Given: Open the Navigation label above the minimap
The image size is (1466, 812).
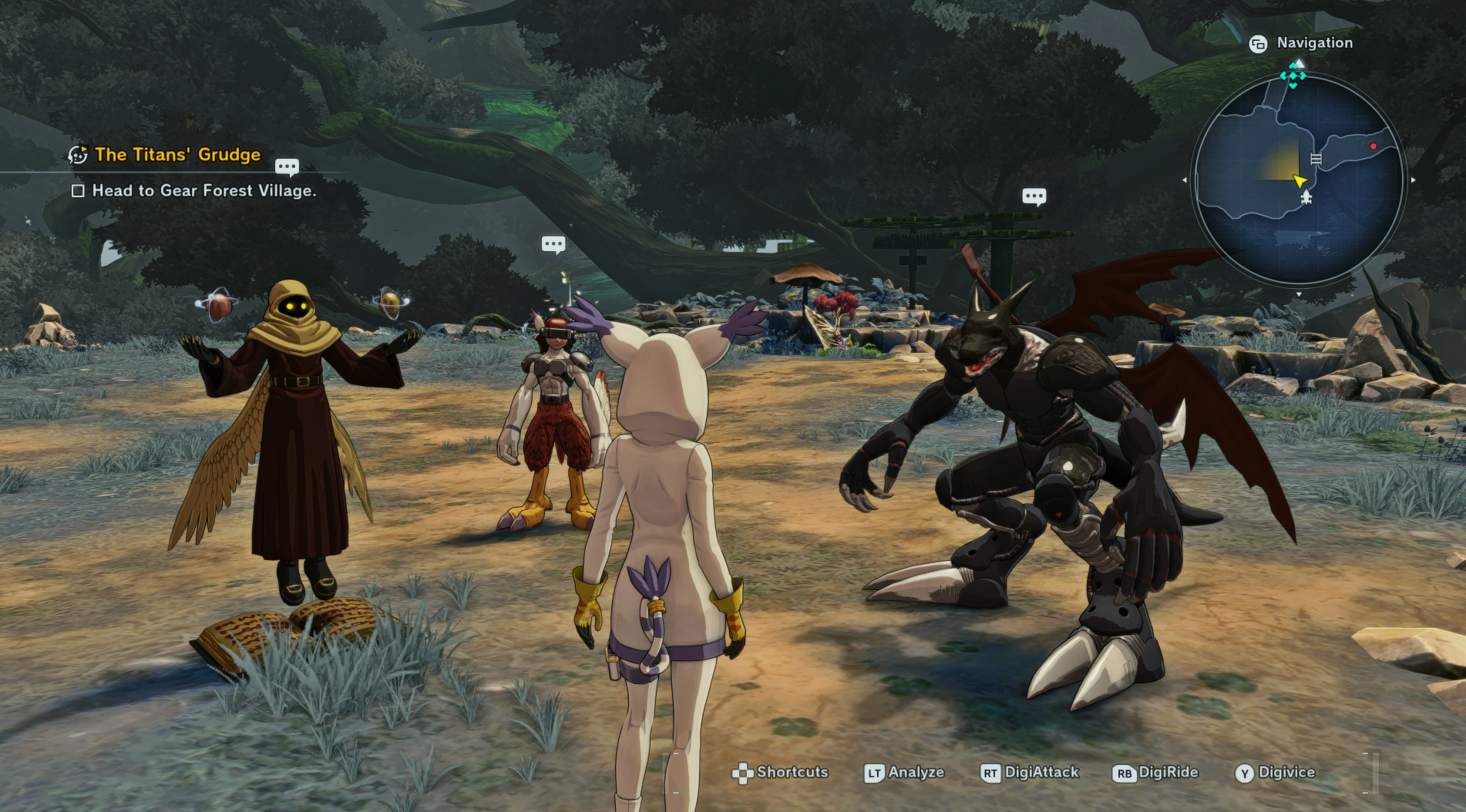Looking at the screenshot, I should [1314, 43].
